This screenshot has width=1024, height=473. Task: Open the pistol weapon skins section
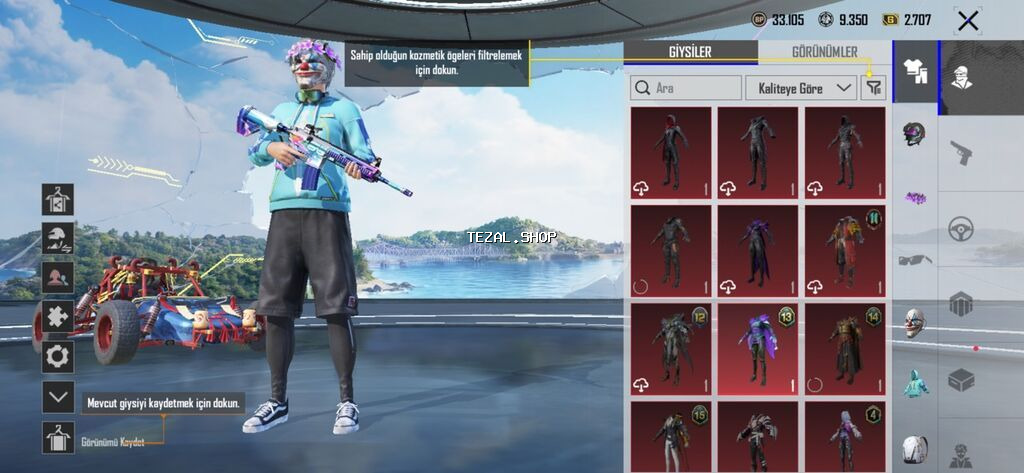click(961, 153)
